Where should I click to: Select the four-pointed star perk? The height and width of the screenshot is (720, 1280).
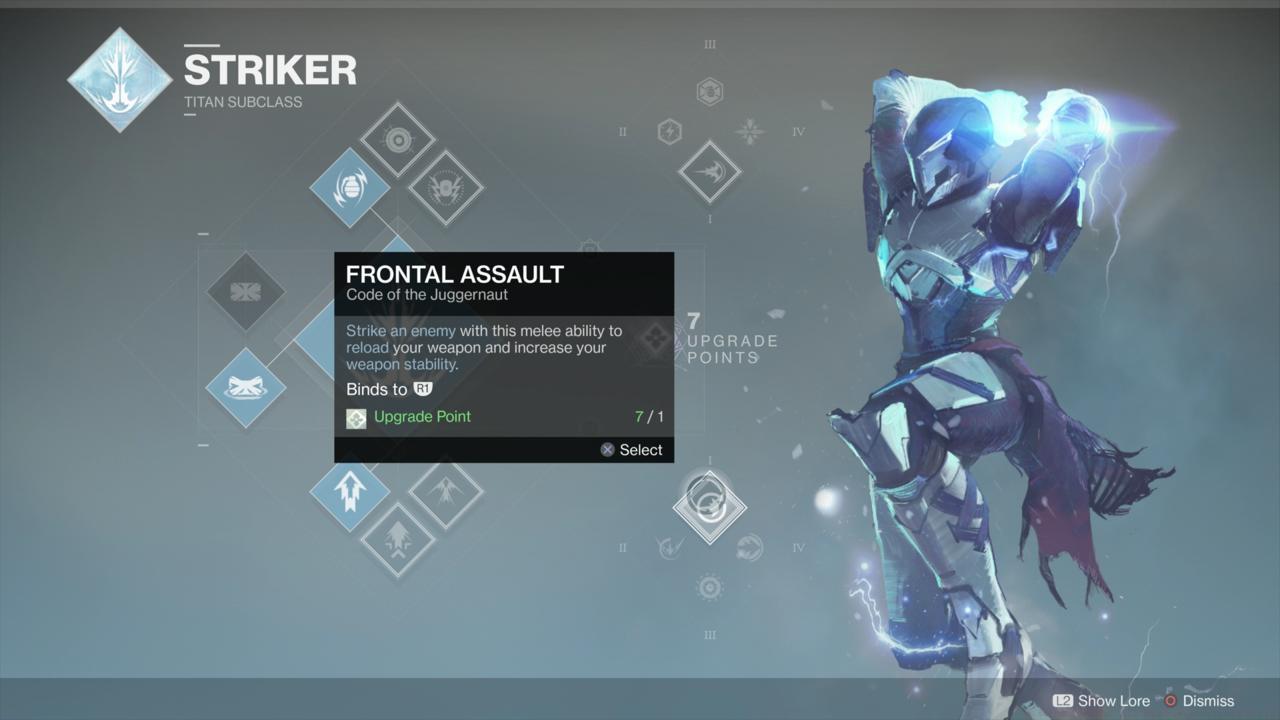coord(749,131)
